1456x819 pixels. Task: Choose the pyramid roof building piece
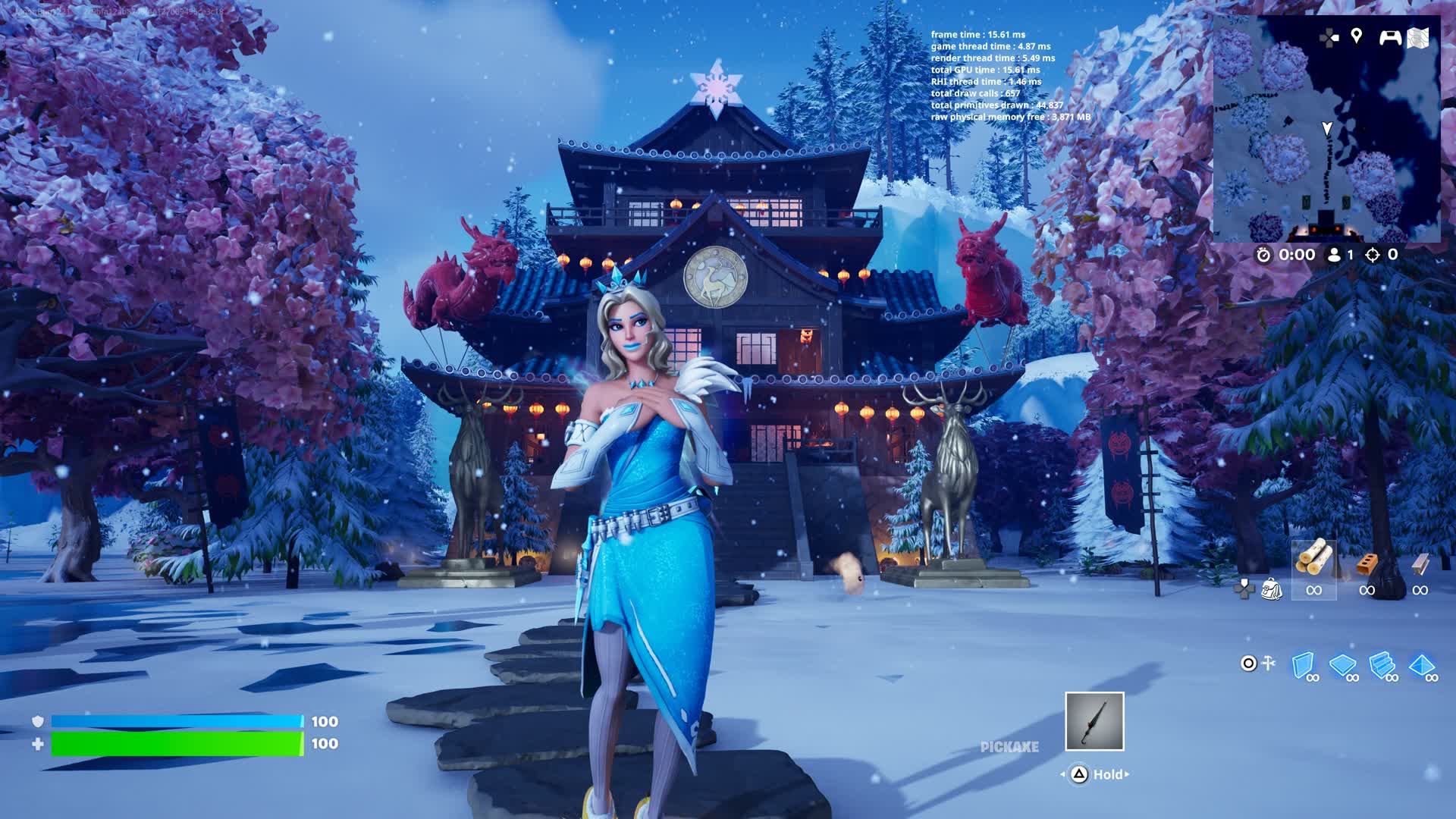[1422, 665]
